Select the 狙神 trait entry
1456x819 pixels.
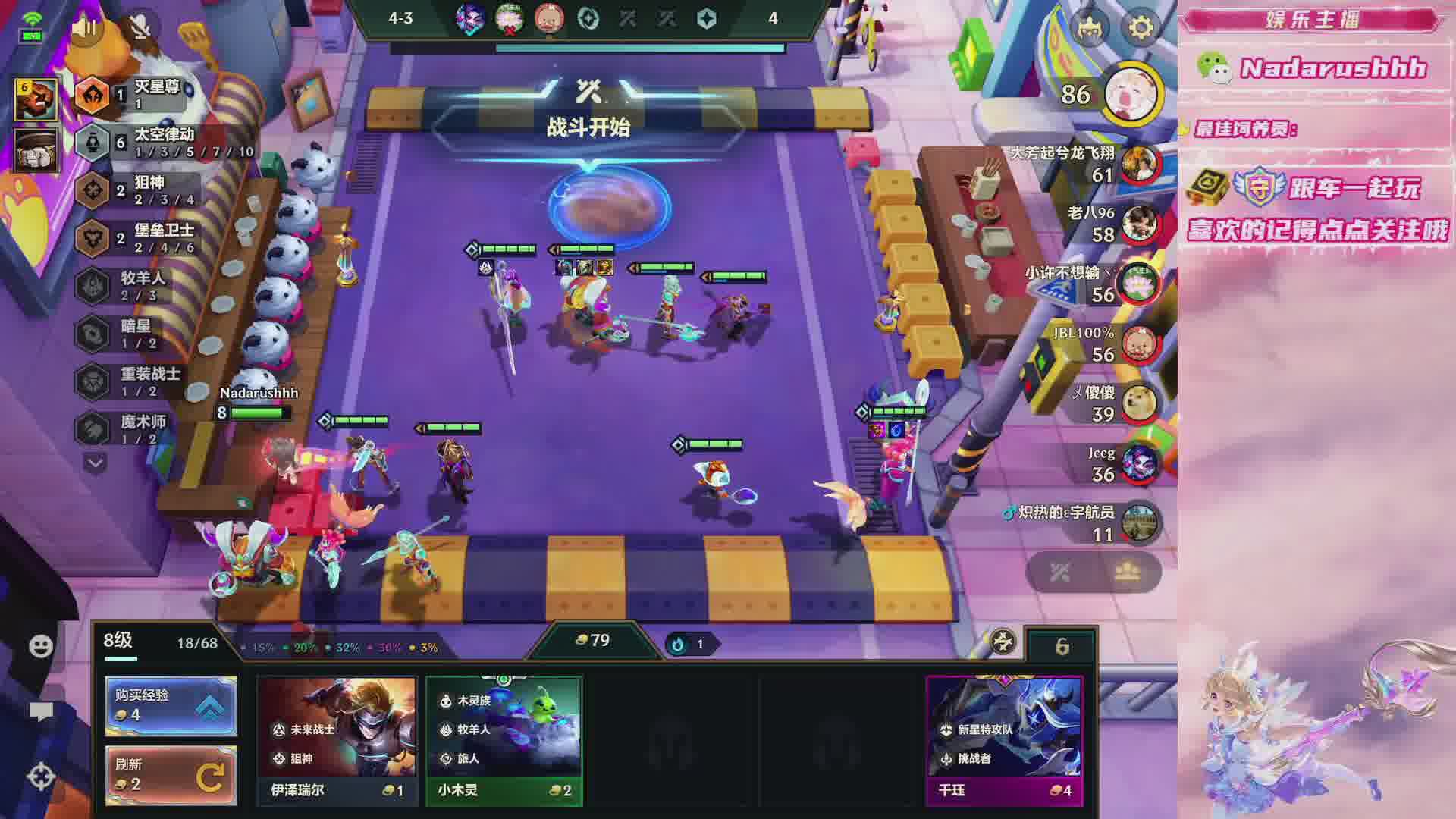click(x=149, y=190)
